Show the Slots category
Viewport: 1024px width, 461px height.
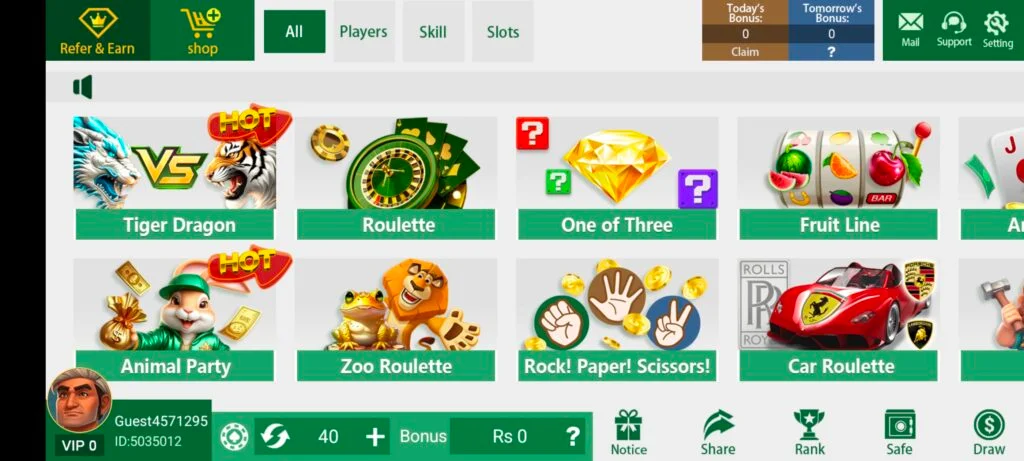503,32
